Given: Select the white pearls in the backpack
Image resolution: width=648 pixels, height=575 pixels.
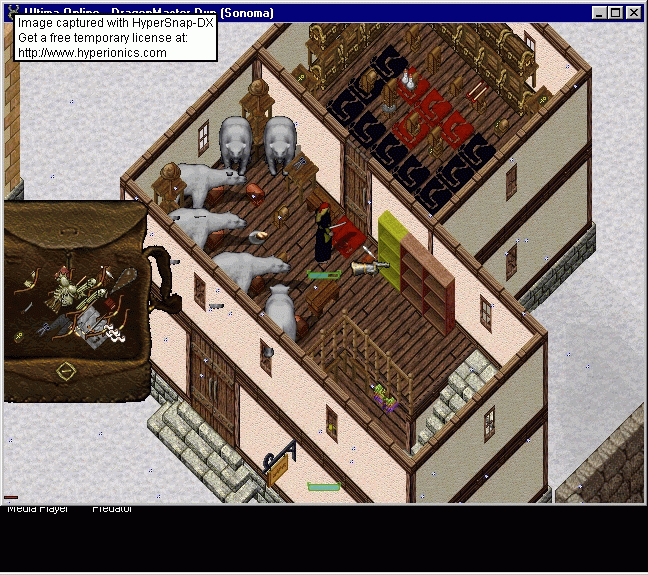Looking at the screenshot, I should [114, 334].
